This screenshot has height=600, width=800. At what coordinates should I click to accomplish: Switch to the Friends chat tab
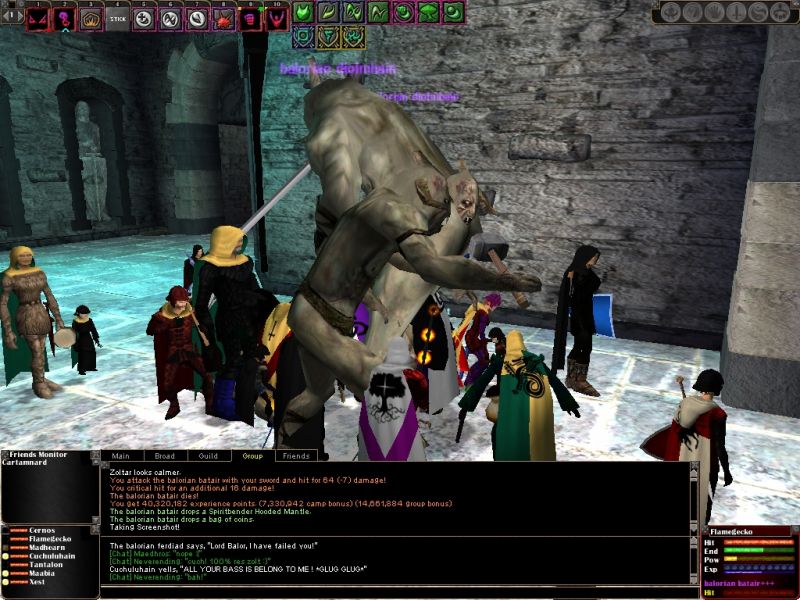[295, 456]
